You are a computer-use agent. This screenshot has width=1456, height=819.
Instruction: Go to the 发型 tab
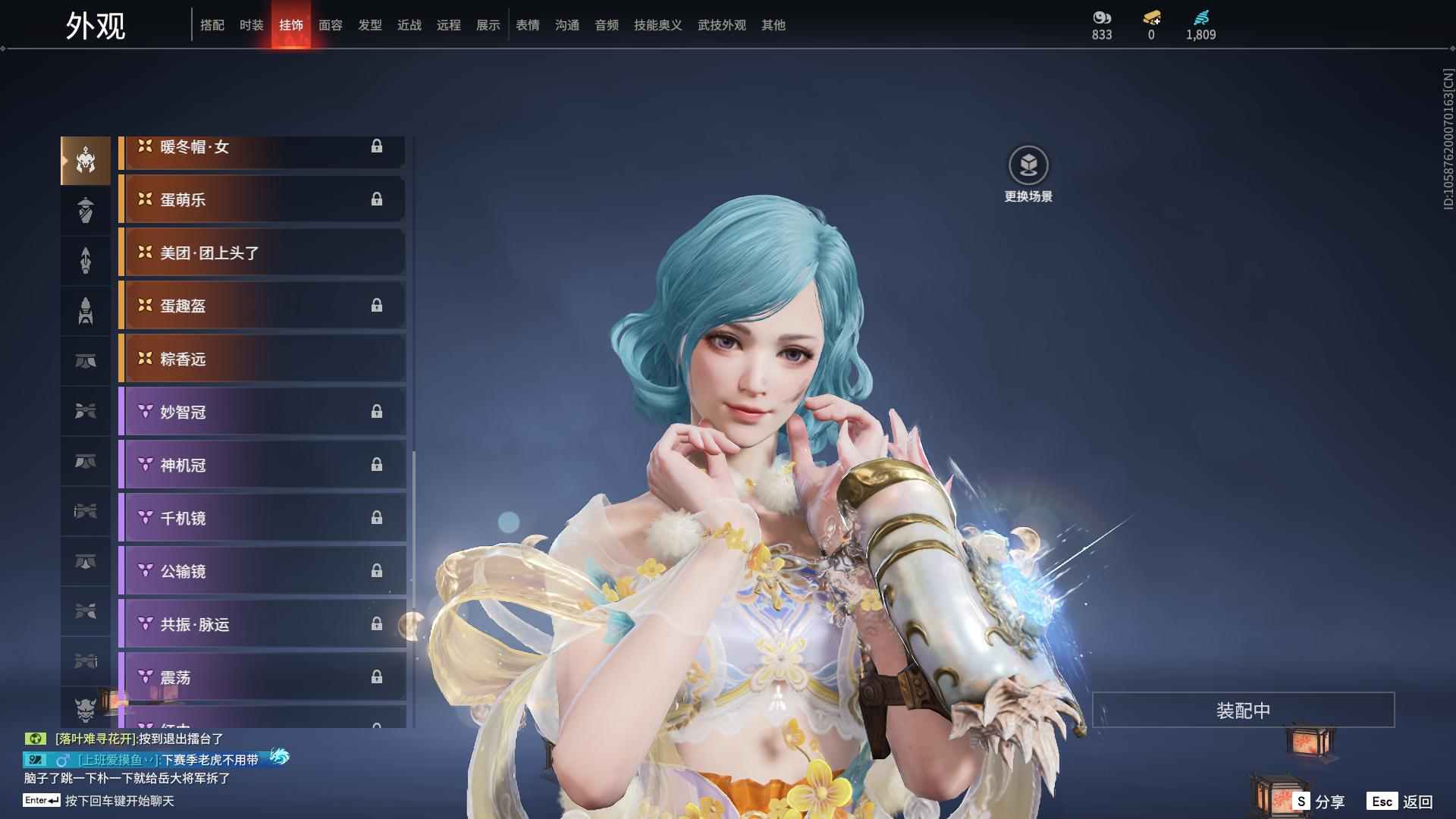click(x=370, y=25)
